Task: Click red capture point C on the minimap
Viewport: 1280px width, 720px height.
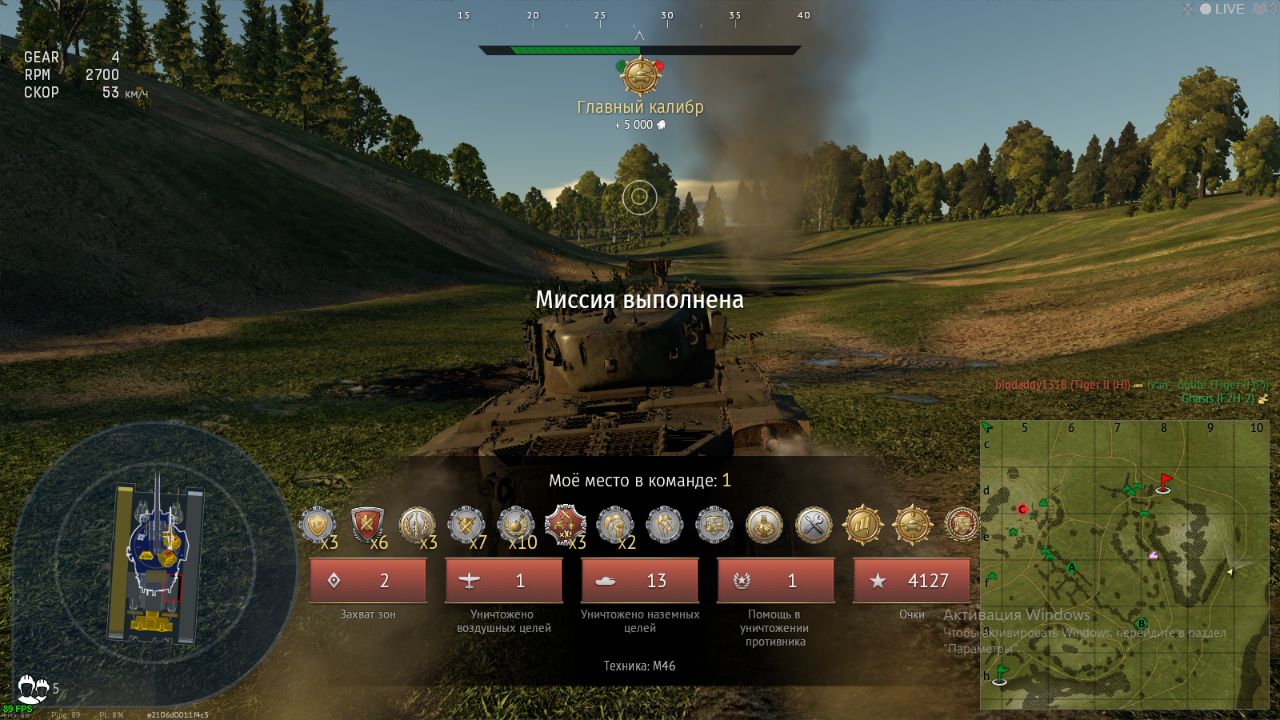Action: coord(1022,509)
